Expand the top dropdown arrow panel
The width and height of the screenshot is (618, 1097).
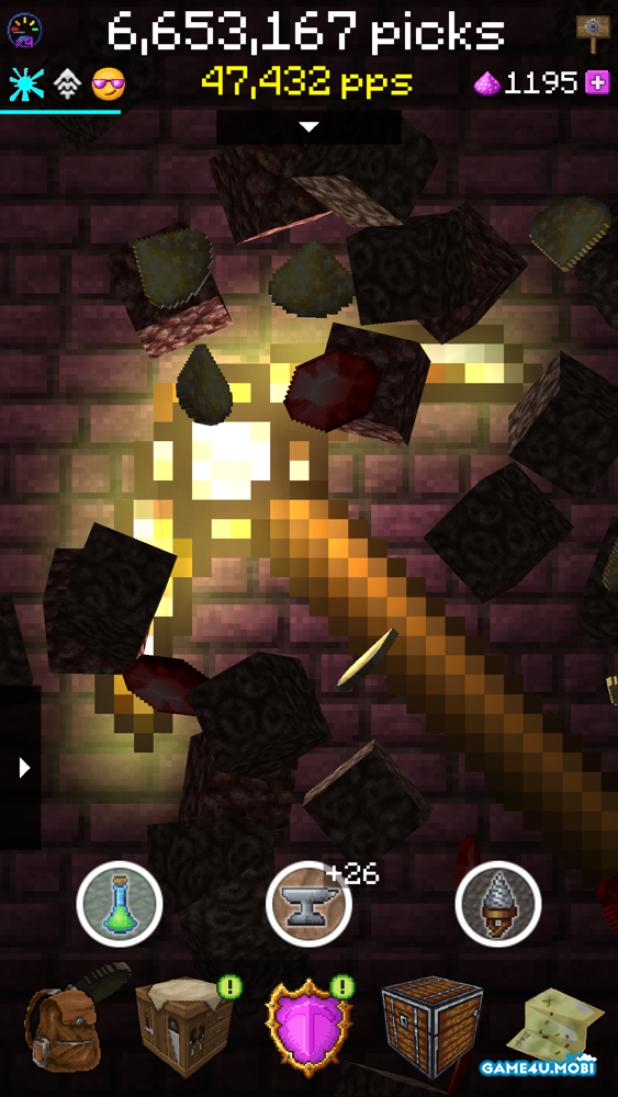[x=309, y=127]
